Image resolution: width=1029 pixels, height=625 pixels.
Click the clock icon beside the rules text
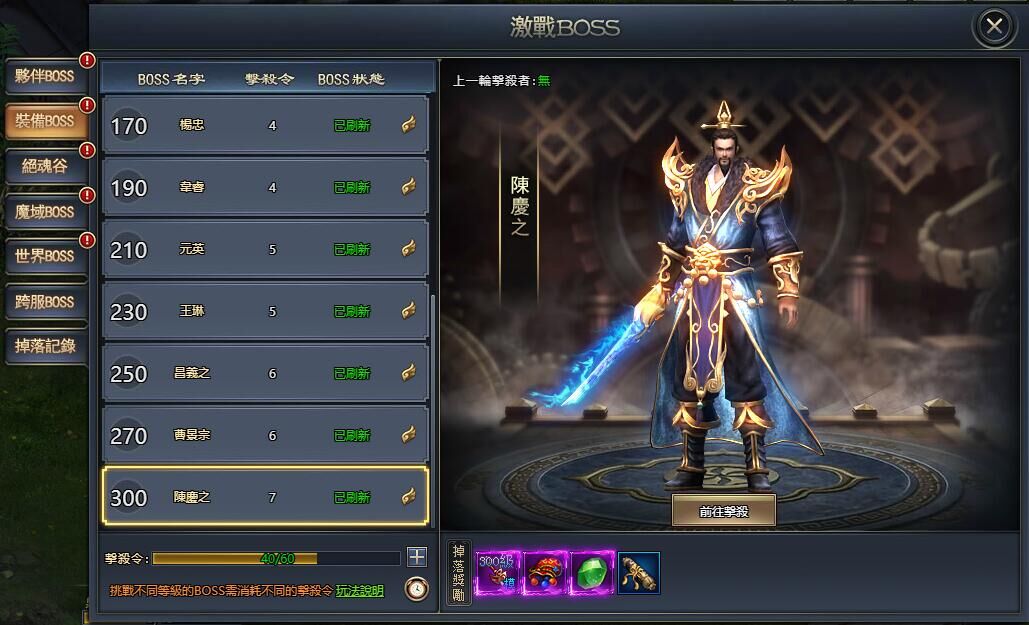pos(416,589)
